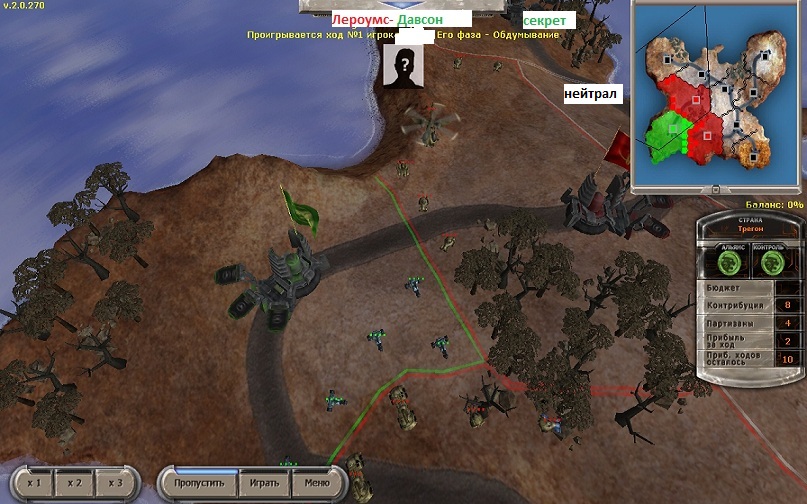Click the Контроль emblem icon
Viewport: 807px width, 504px height.
[774, 263]
